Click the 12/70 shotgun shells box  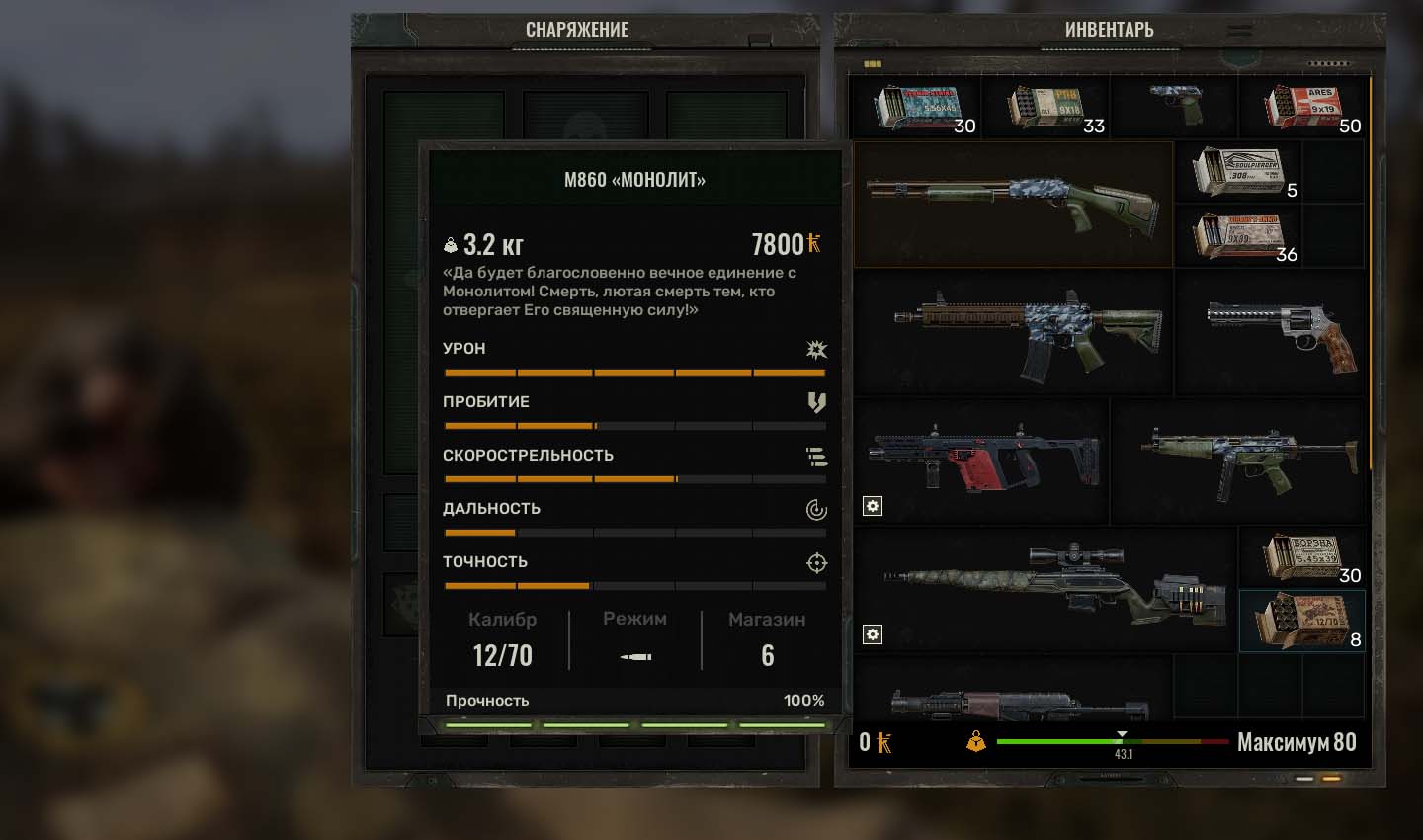[1301, 621]
